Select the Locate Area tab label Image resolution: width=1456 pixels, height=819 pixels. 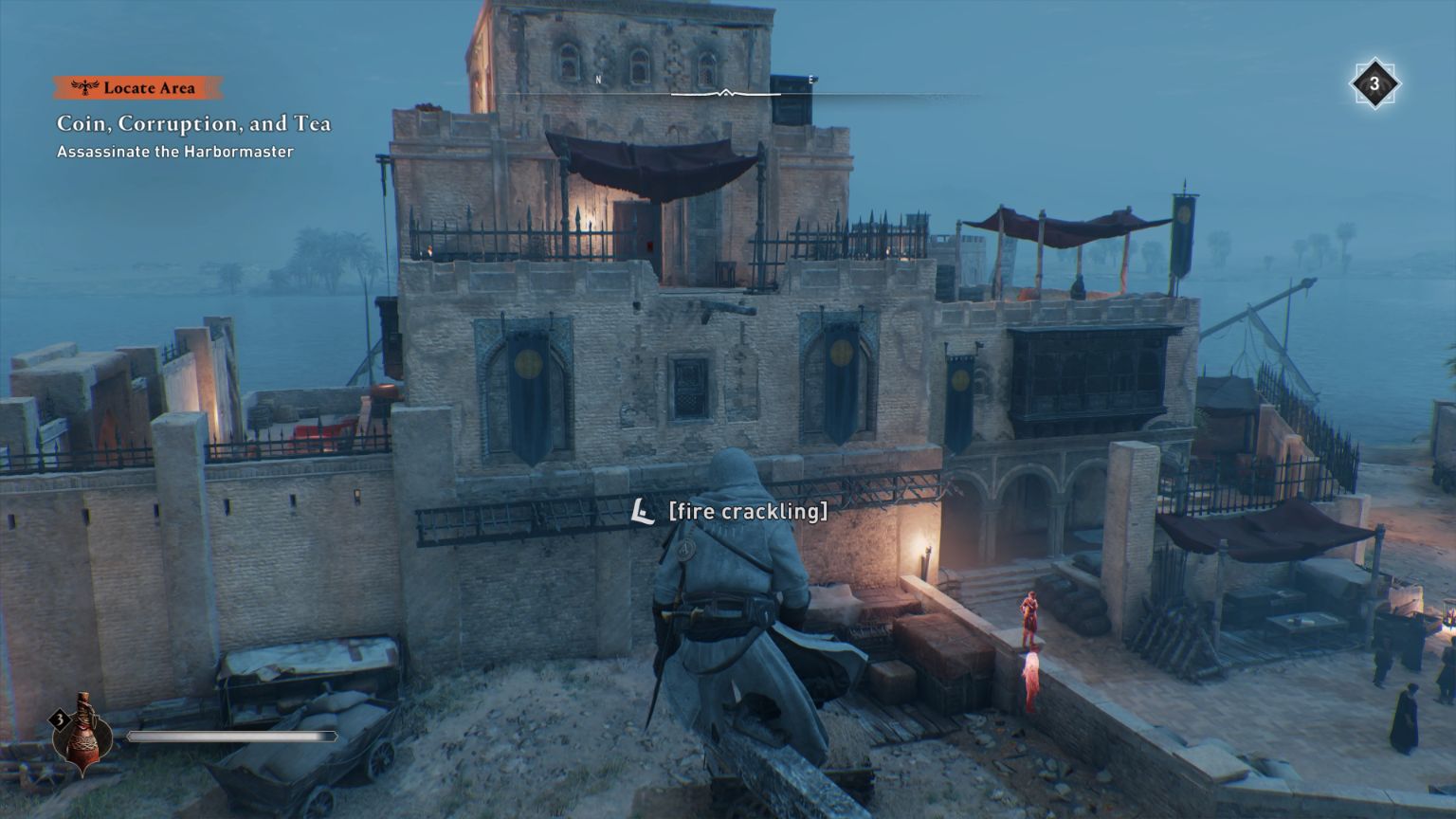tap(152, 87)
